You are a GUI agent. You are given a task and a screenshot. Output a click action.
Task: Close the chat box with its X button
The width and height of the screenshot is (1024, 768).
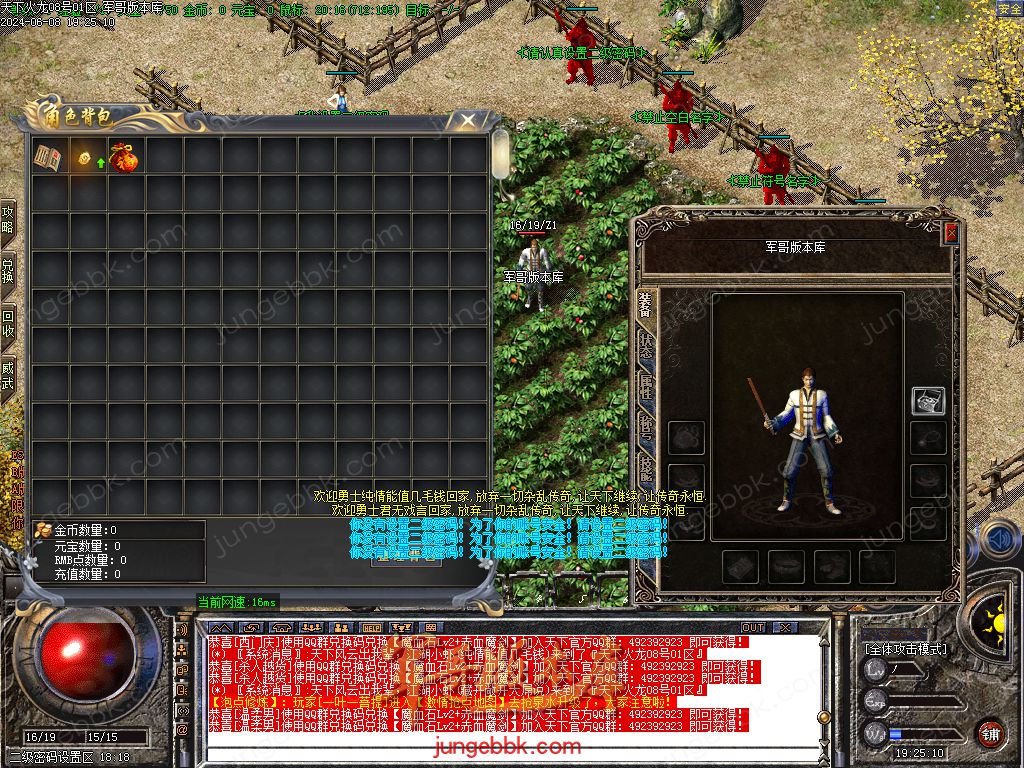point(786,628)
